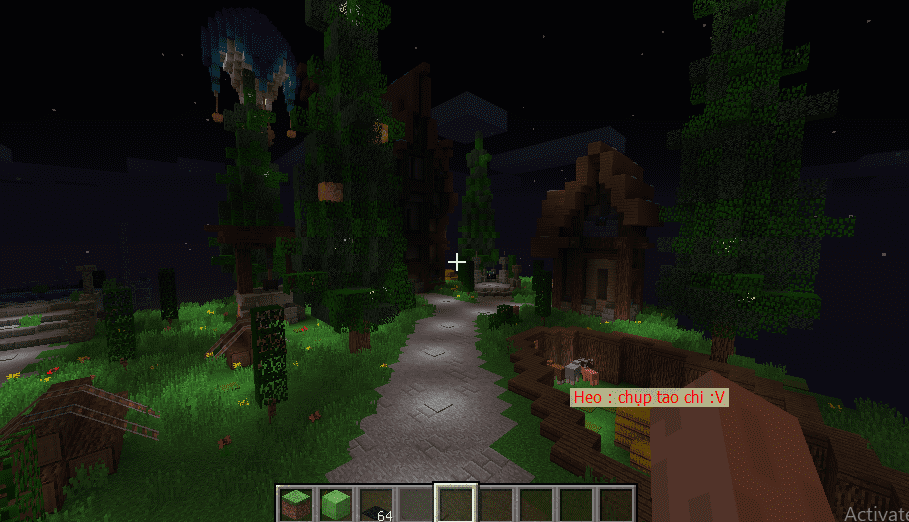Select the solid lime green block slot
This screenshot has width=909, height=522.
tap(336, 503)
